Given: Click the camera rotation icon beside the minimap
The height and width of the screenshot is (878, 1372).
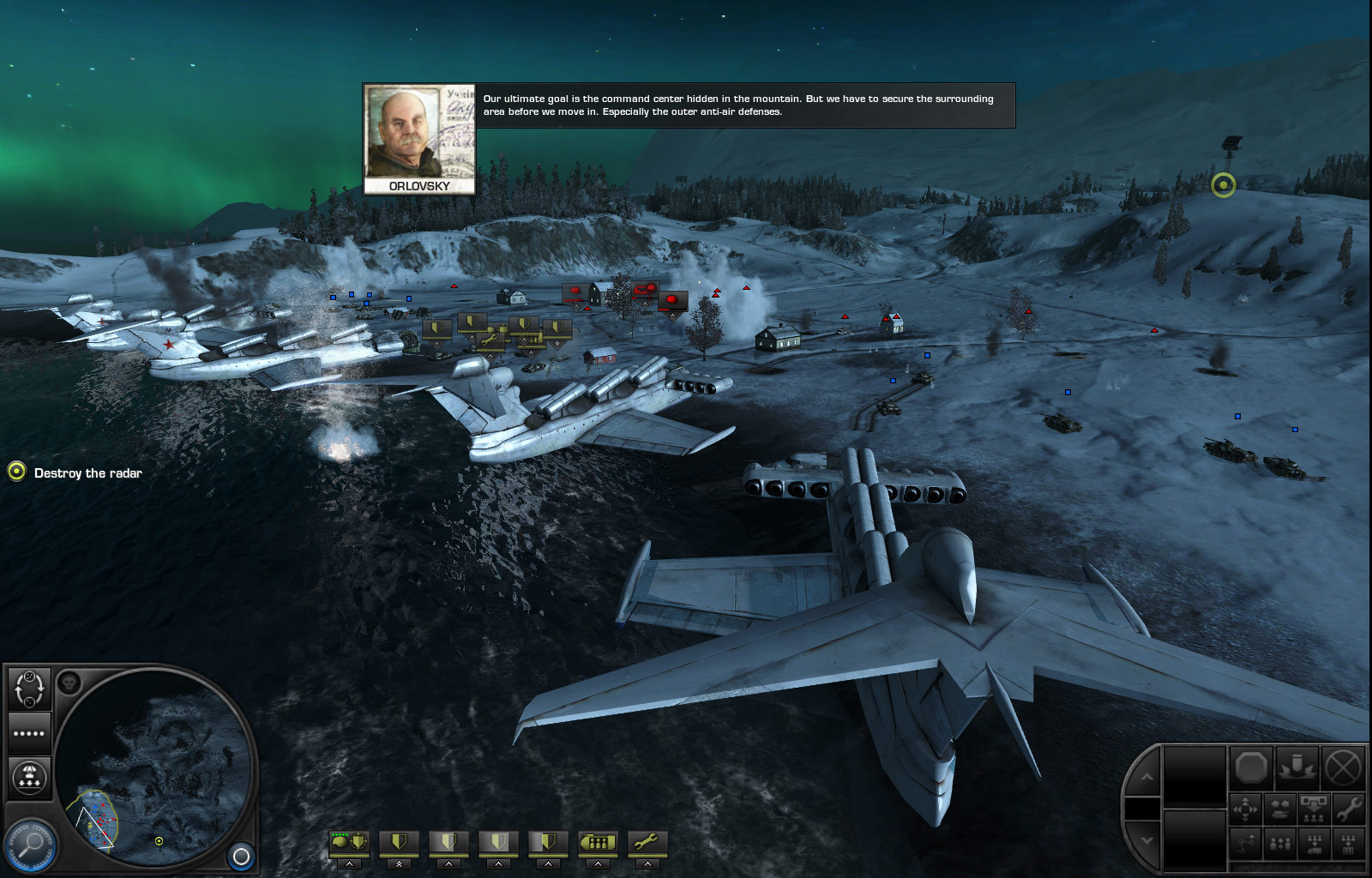Looking at the screenshot, I should click(30, 688).
